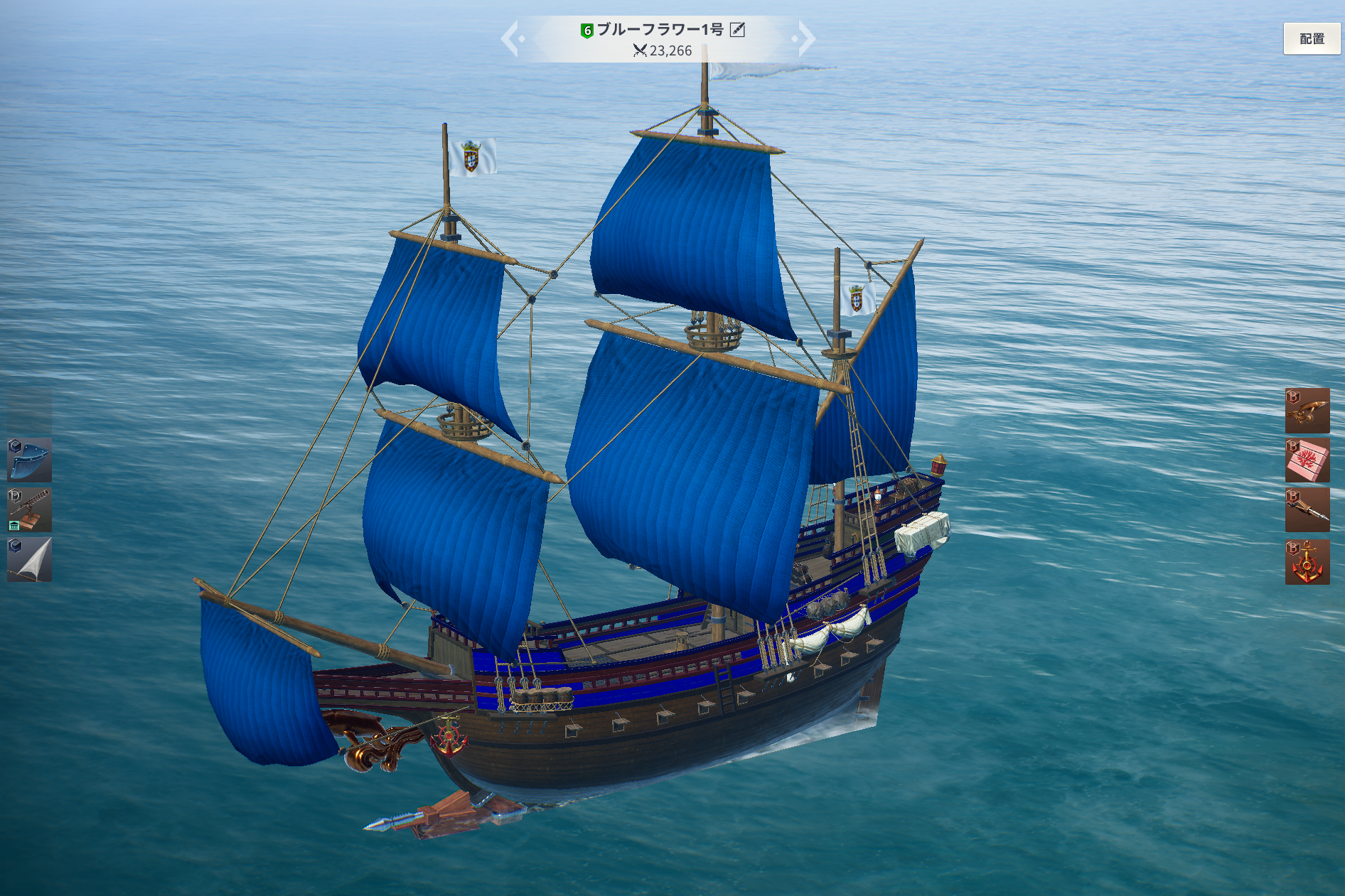Open the D-grade deck gun slot
Image resolution: width=1345 pixels, height=896 pixels.
pos(29,509)
